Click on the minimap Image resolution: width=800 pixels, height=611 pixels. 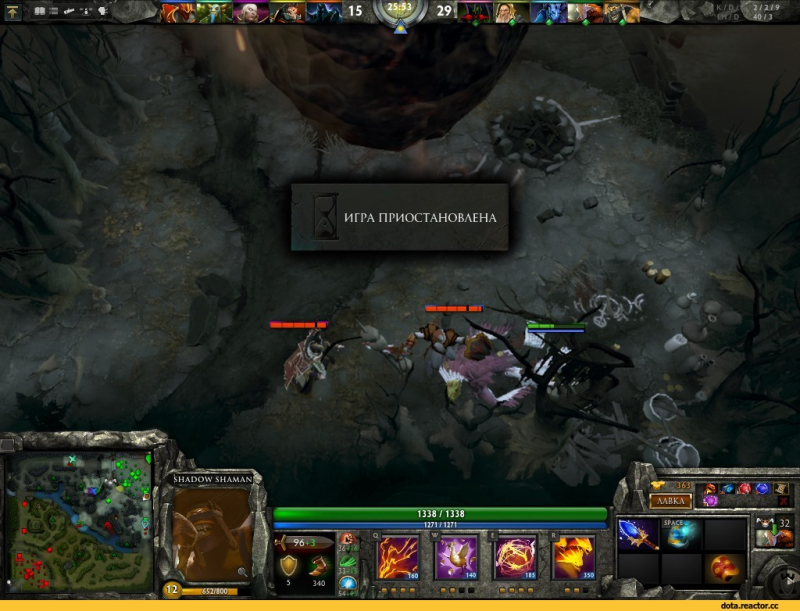coord(78,517)
